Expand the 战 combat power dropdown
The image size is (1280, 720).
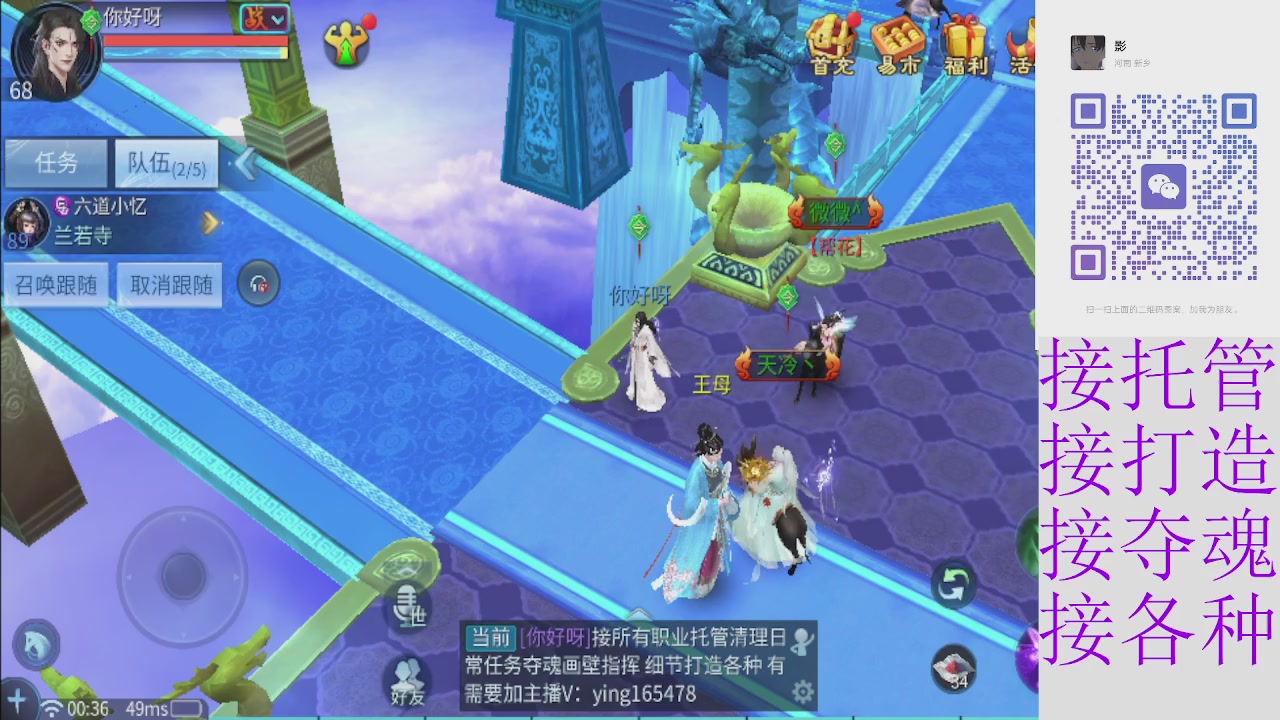(x=264, y=18)
